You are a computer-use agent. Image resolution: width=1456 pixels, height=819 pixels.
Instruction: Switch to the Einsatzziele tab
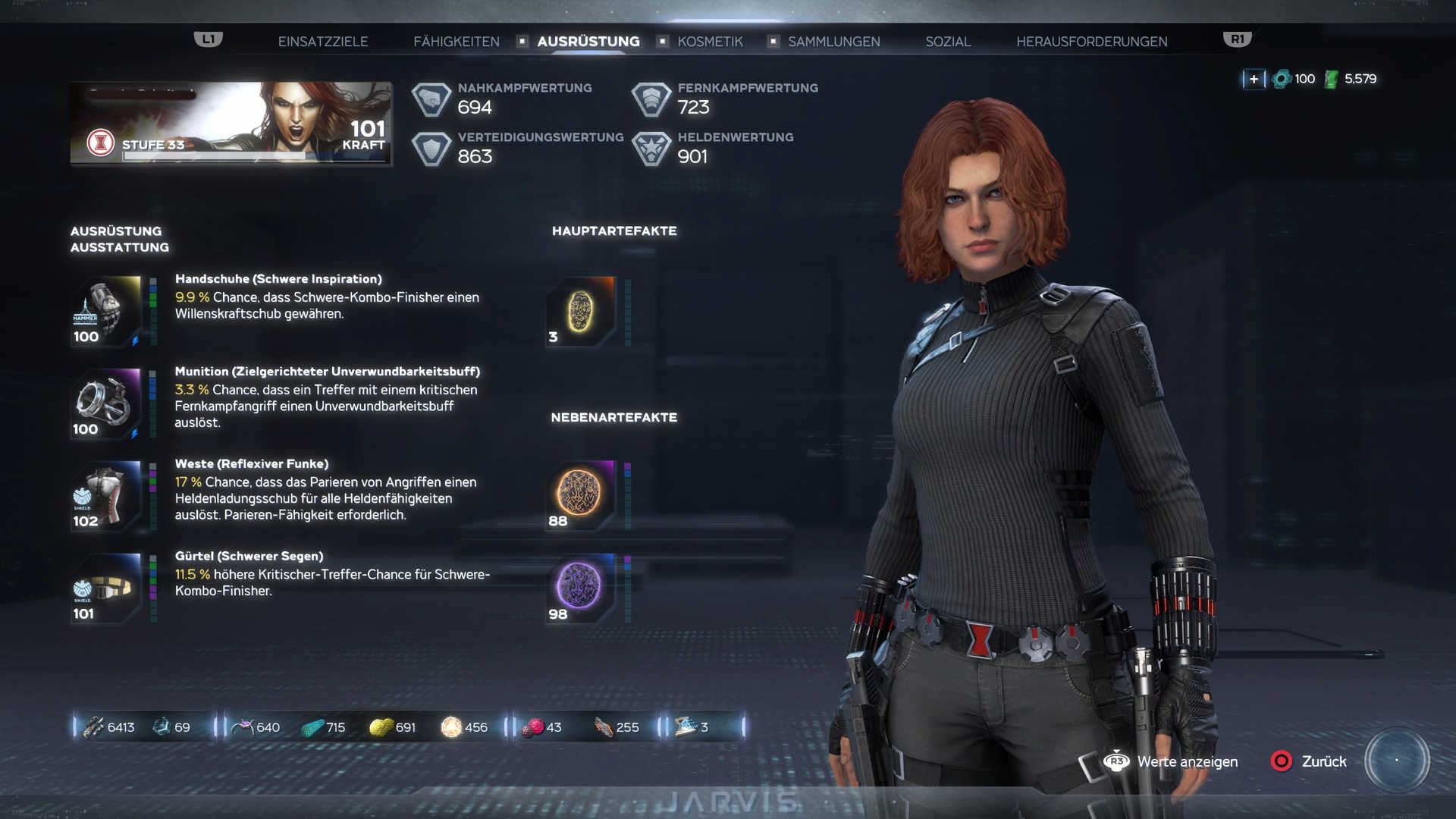[322, 42]
